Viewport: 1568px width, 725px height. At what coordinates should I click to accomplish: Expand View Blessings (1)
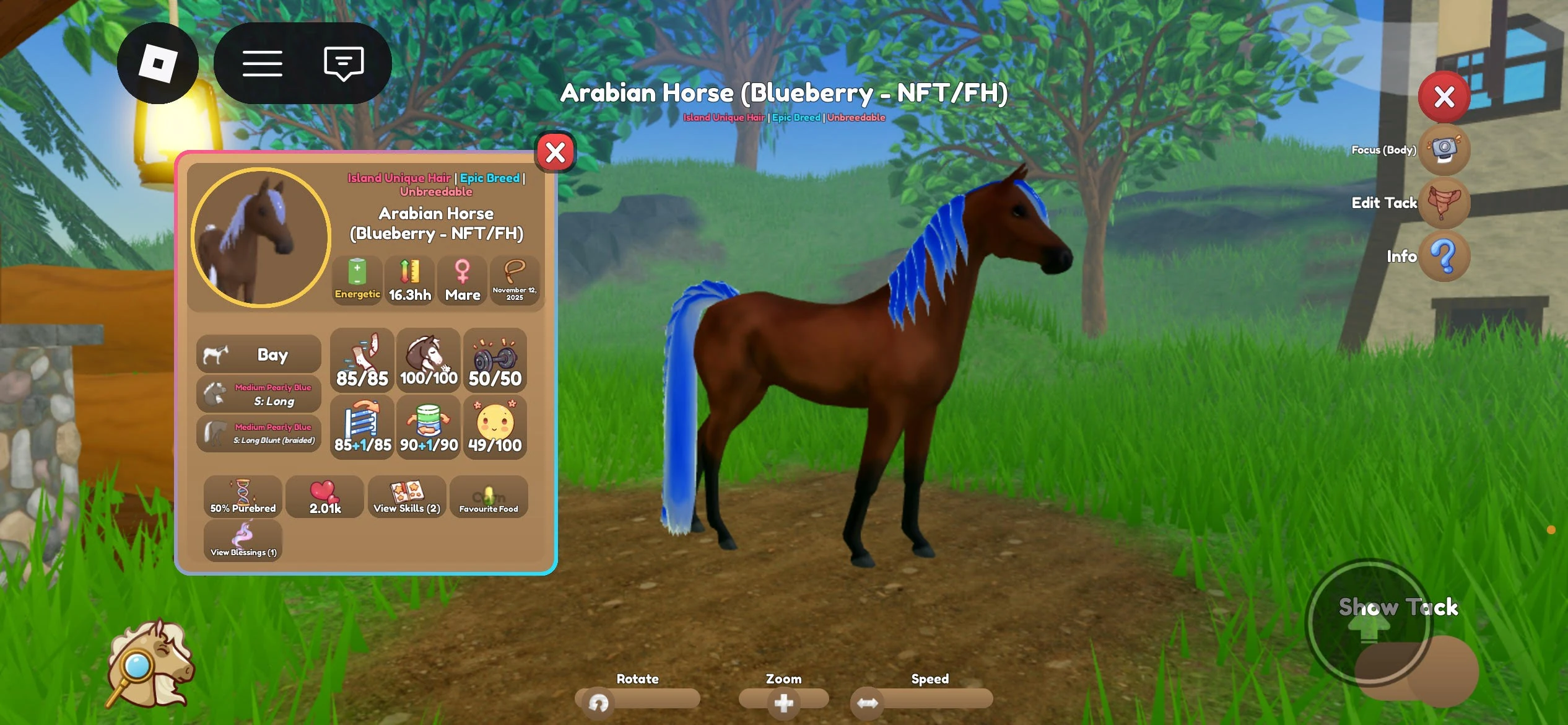tap(243, 538)
